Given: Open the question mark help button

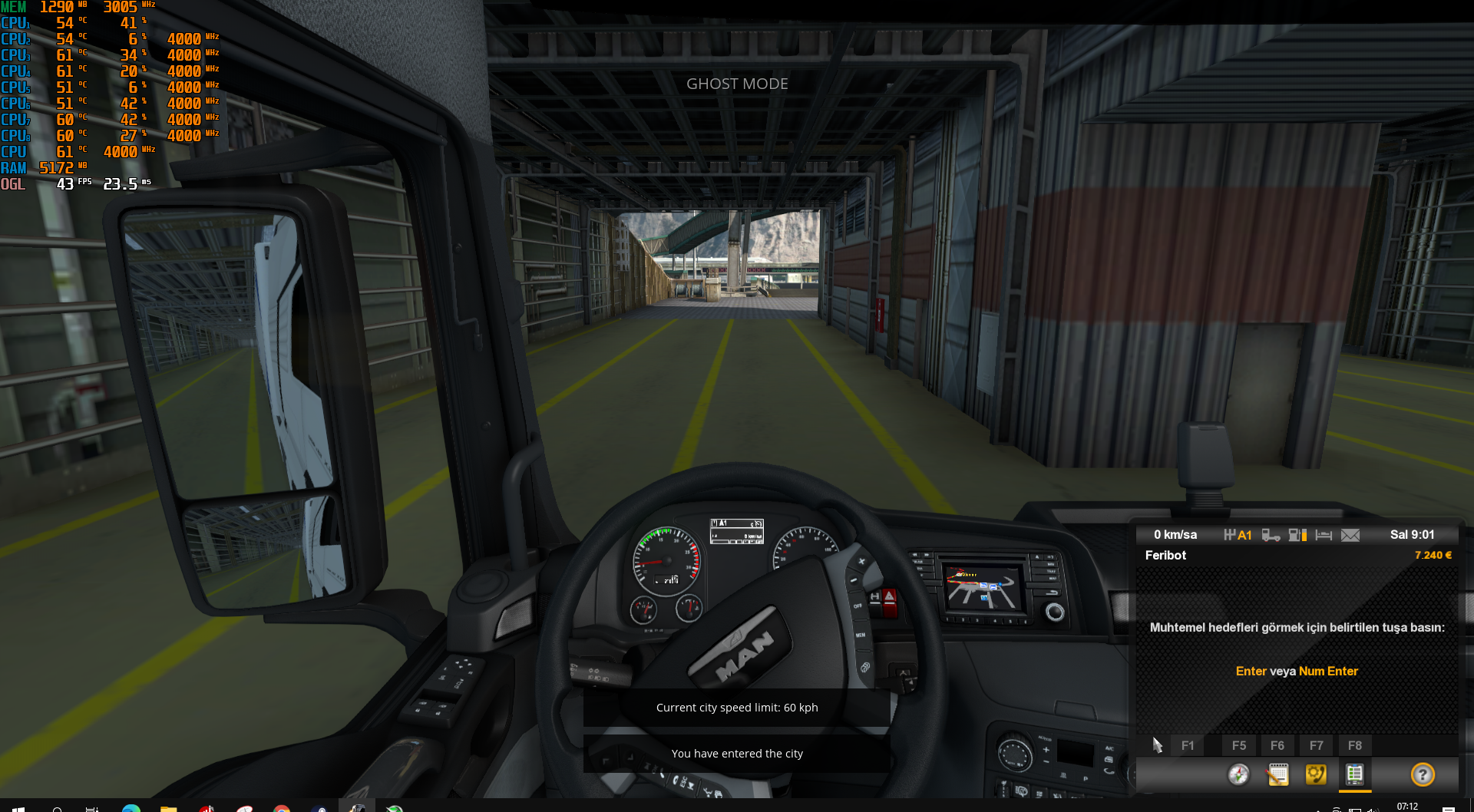Looking at the screenshot, I should 1423,774.
